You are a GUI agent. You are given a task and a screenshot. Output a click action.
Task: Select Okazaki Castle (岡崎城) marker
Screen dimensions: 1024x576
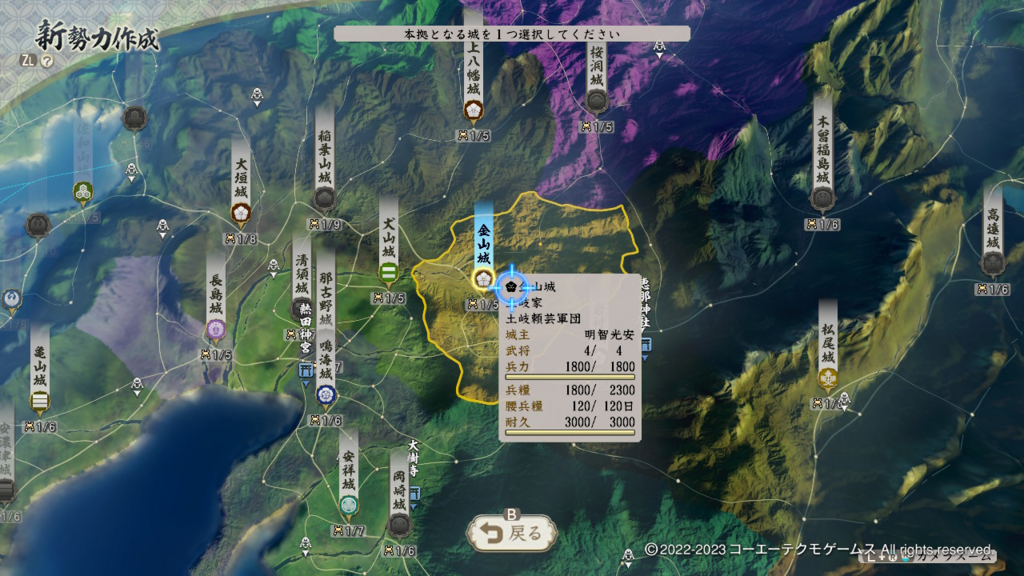tap(399, 524)
